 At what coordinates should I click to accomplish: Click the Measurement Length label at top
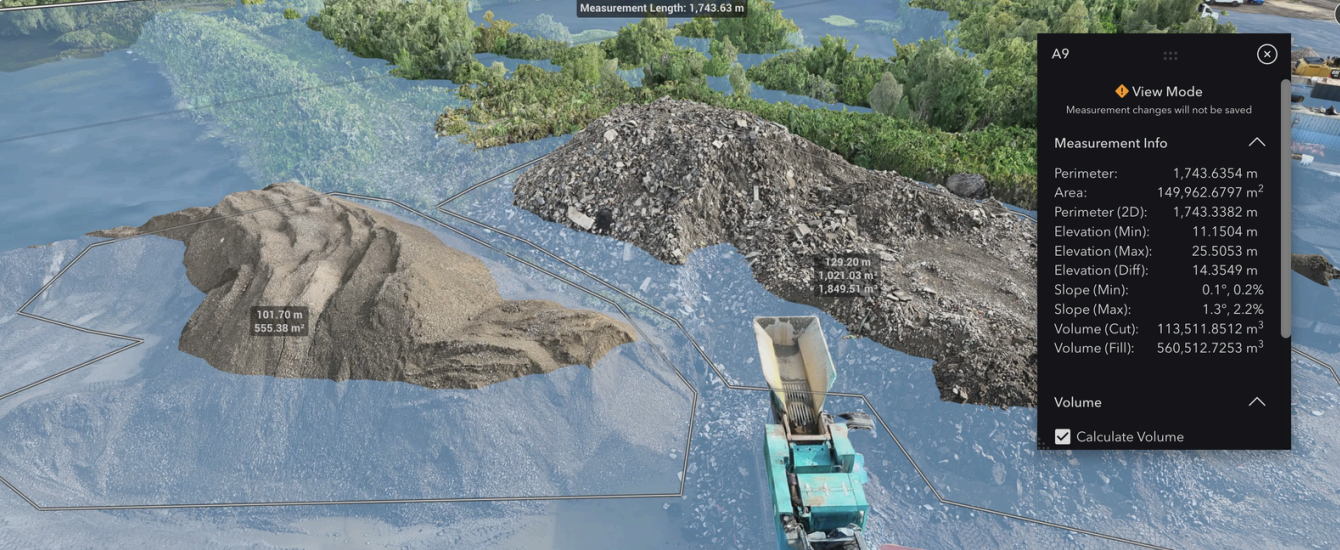pos(661,8)
